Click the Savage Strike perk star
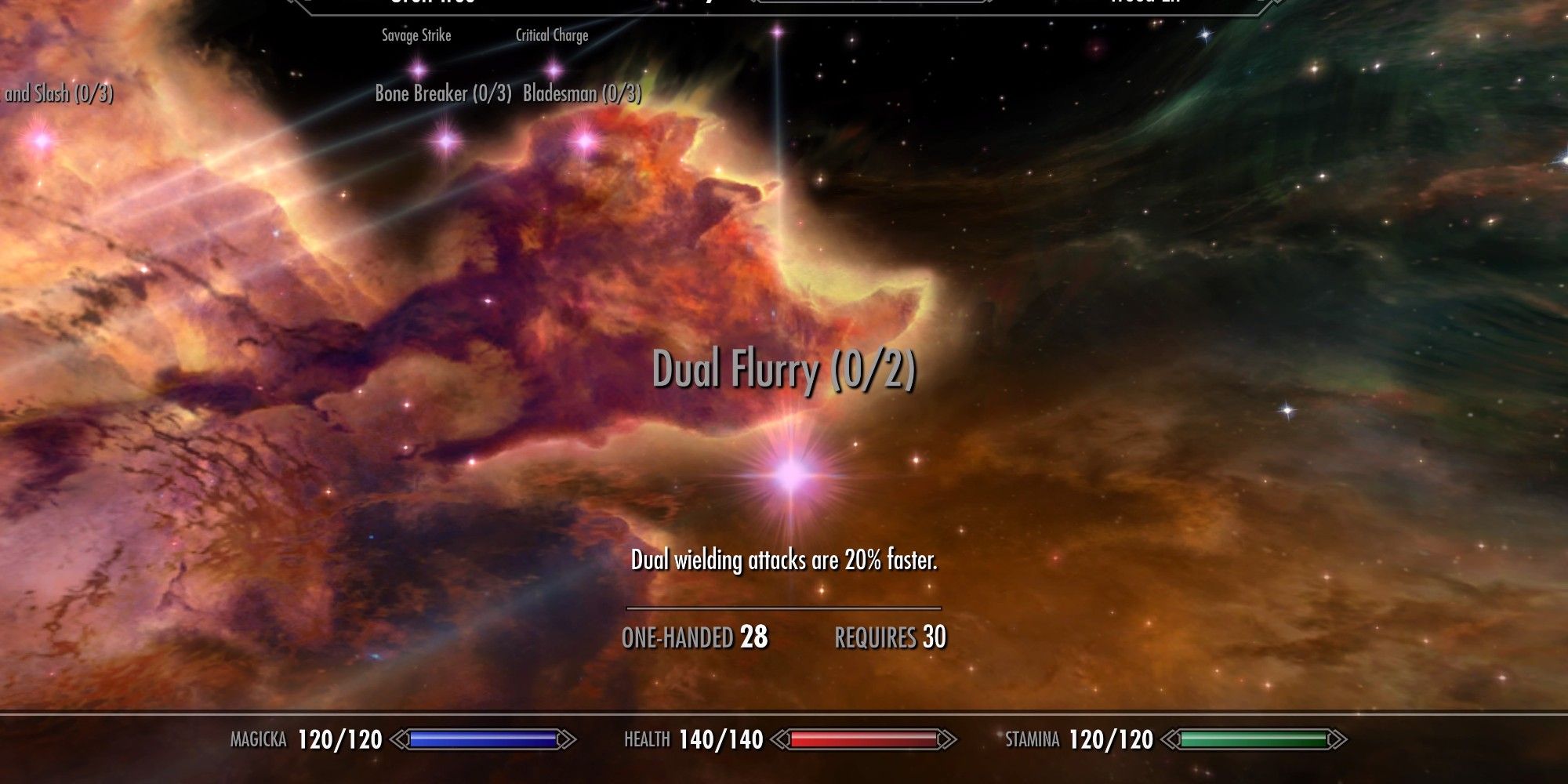Screen dimensions: 1568x784 (x=418, y=70)
